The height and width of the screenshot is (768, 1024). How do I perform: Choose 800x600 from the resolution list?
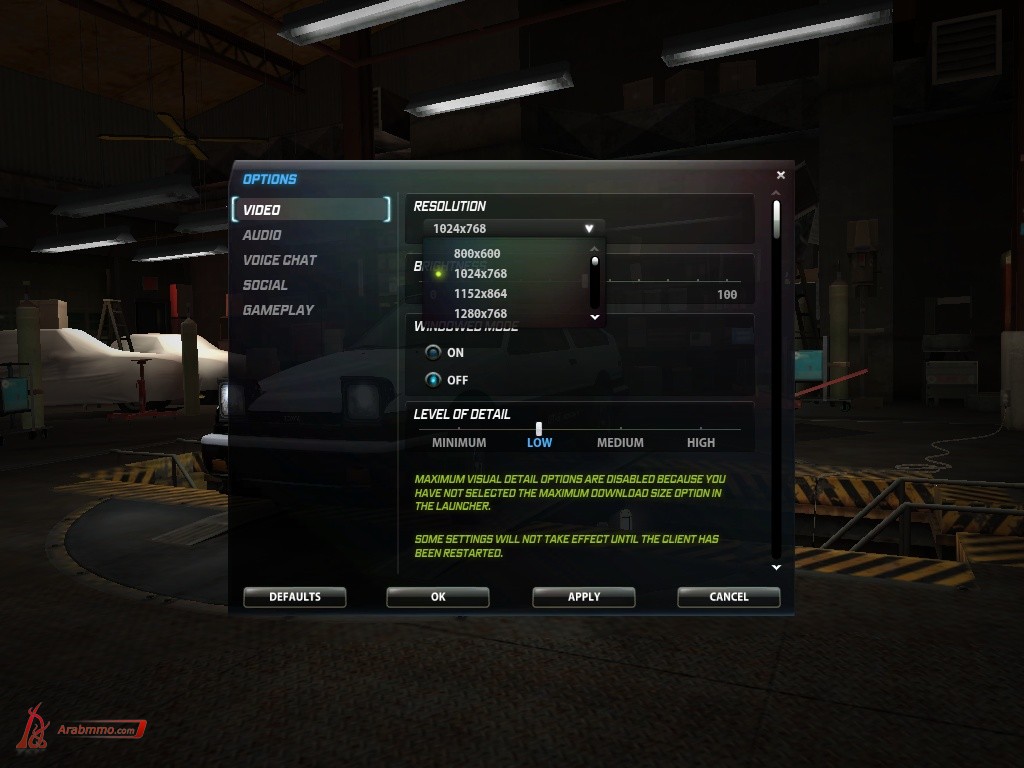[477, 254]
